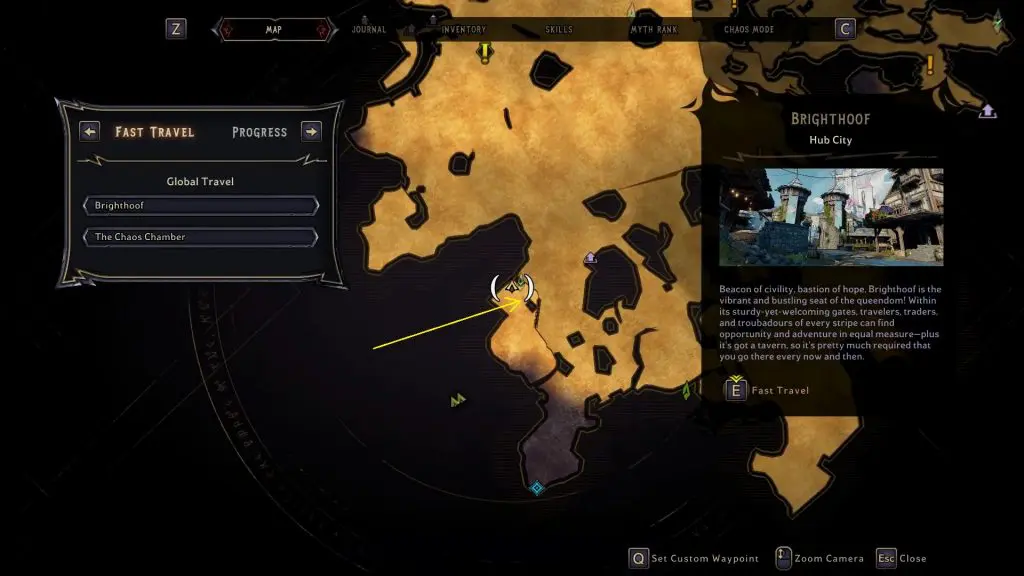Go to the Skills tab
Screen dimensions: 1024x576
[559, 29]
